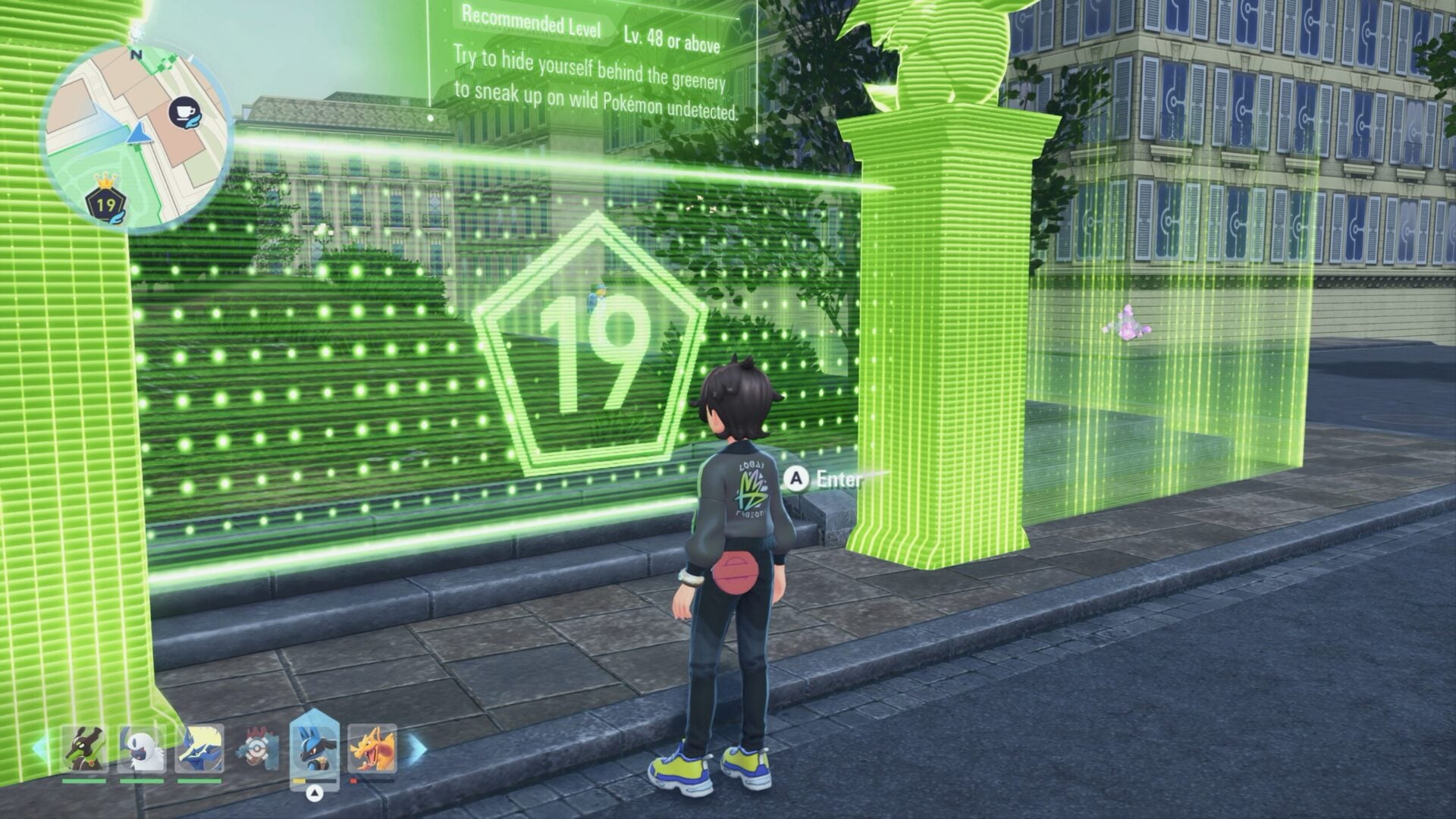This screenshot has width=1456, height=819.
Task: Click the right arrow beside the party bar
Action: [x=418, y=748]
